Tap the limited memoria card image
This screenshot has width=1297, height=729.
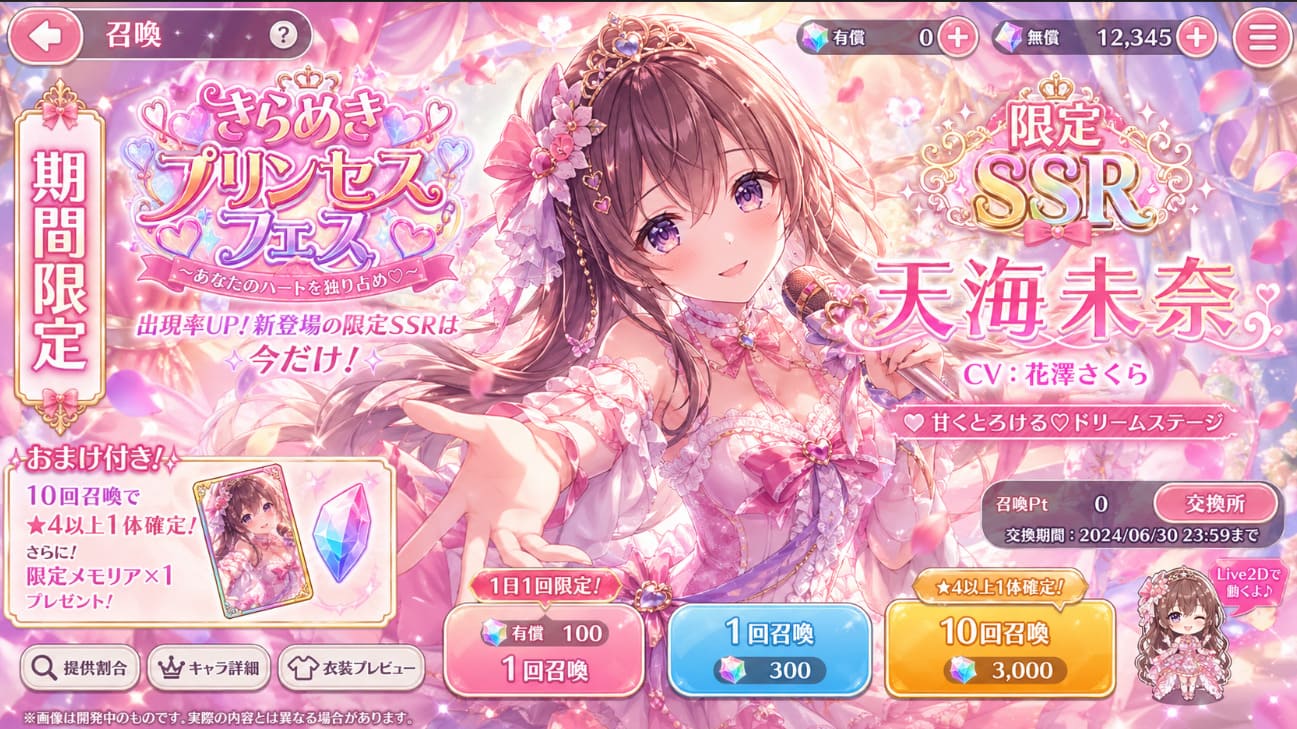click(x=254, y=546)
